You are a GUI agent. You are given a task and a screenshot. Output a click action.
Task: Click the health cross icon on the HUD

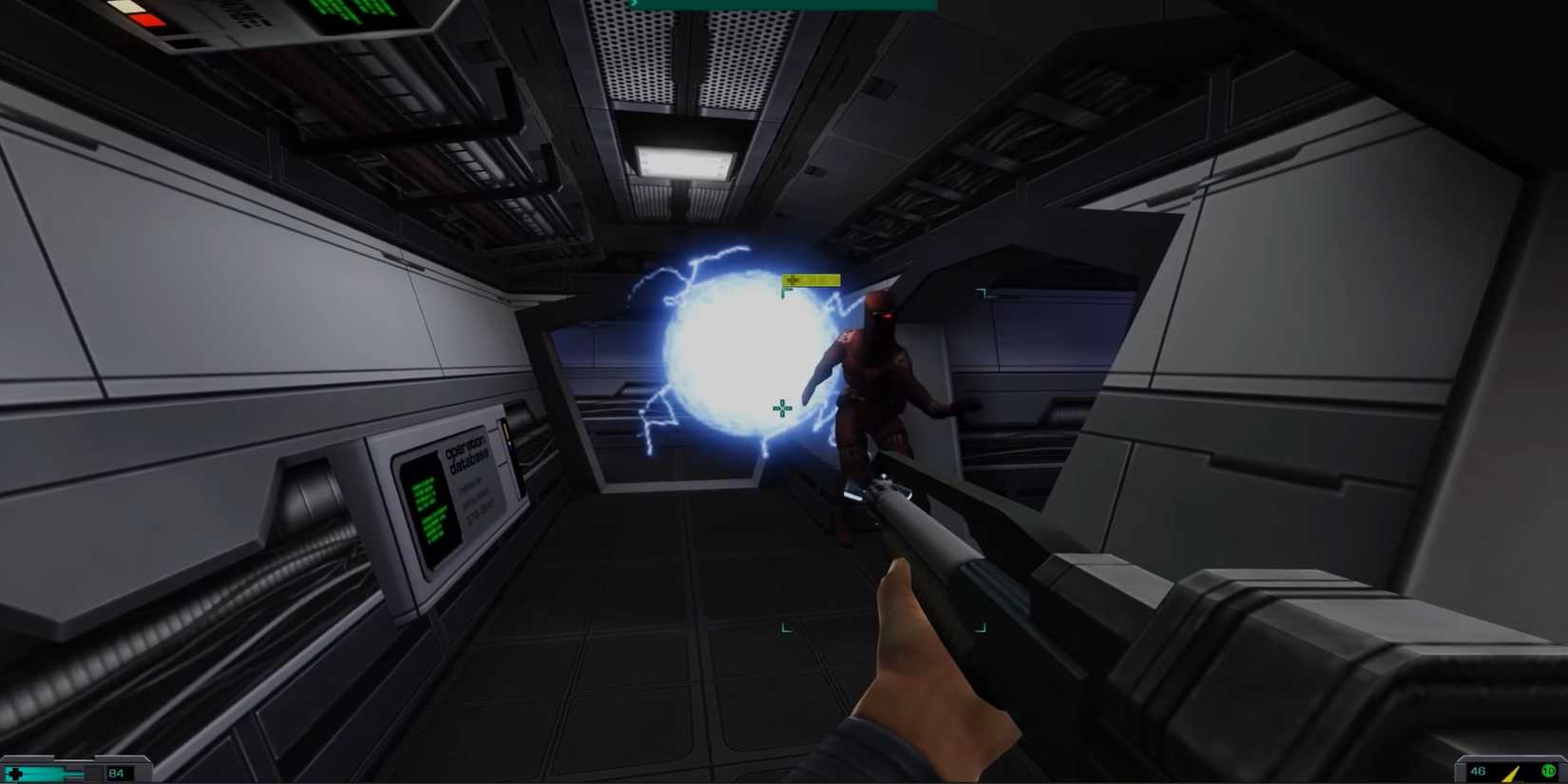[15, 774]
